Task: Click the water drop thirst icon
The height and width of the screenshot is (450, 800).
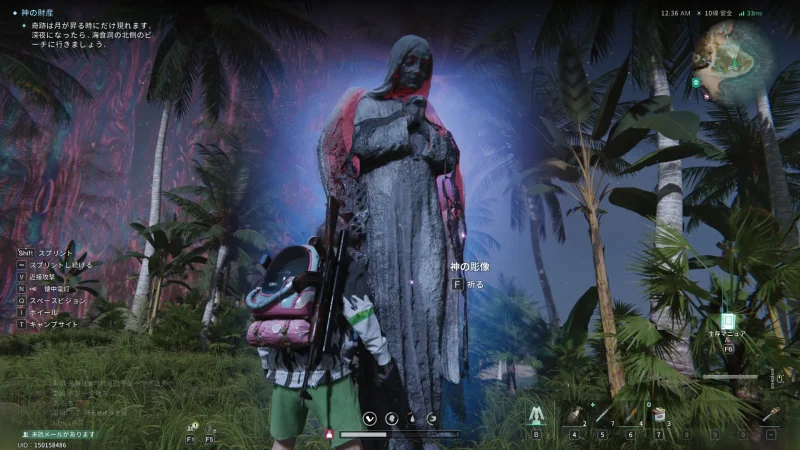Action: (412, 419)
